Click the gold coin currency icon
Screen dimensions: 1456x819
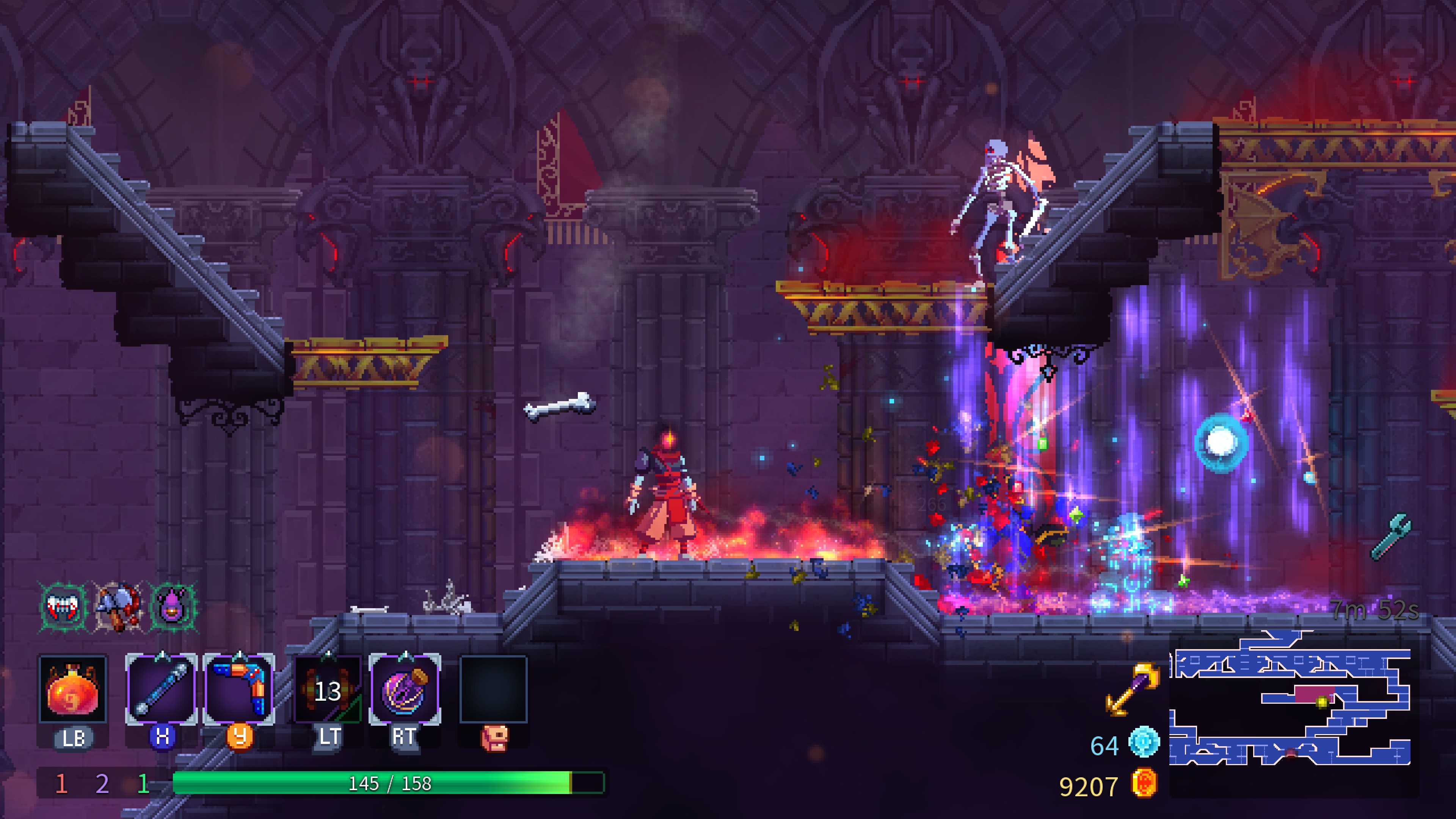point(1144,784)
